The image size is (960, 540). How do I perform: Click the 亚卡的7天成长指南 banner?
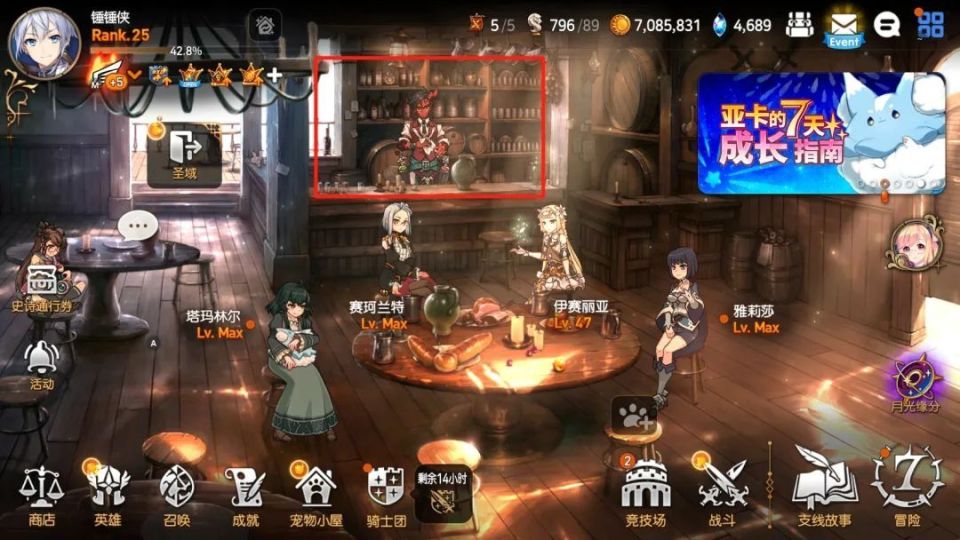click(x=820, y=133)
